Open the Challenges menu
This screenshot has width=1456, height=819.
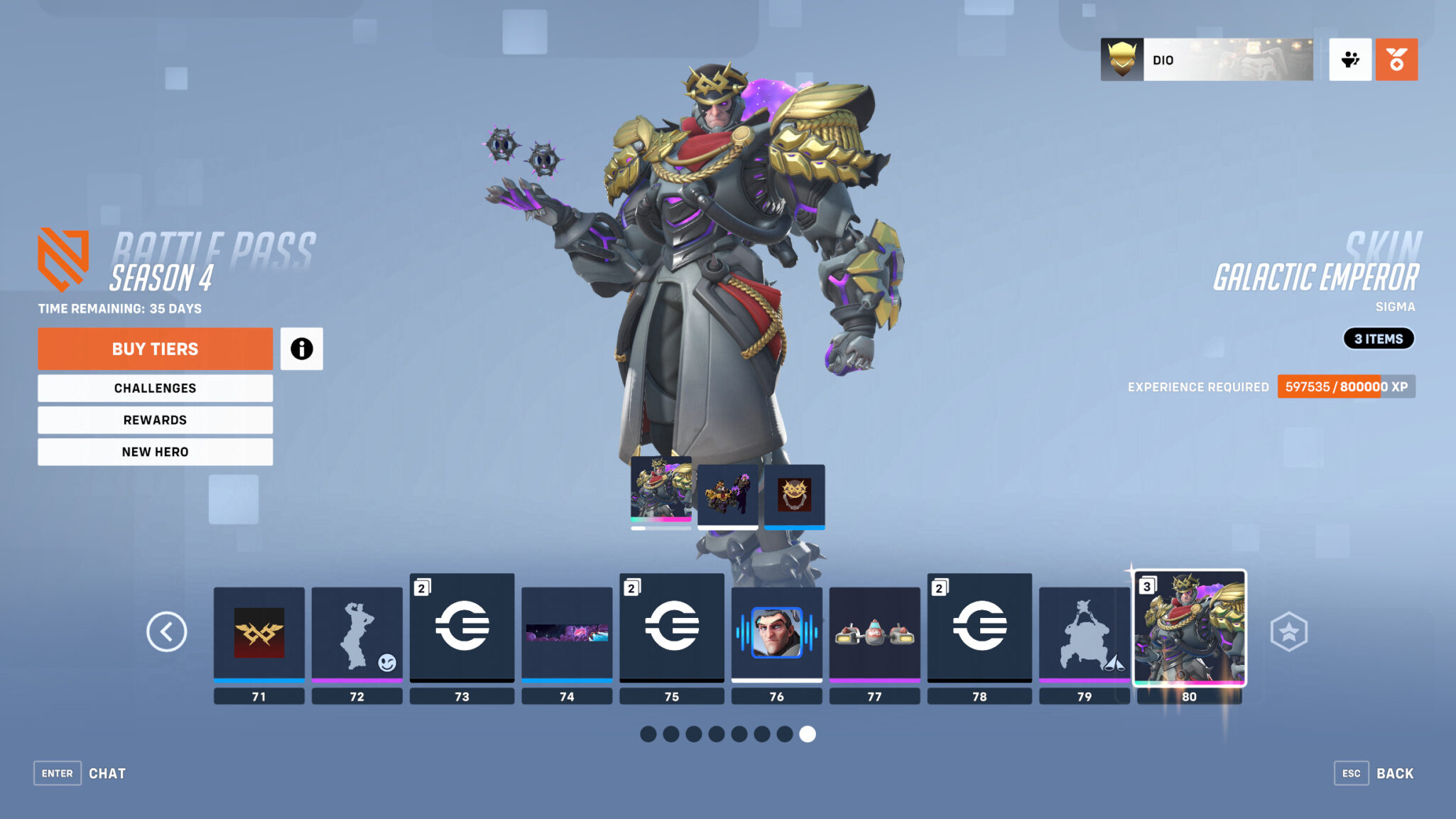155,388
